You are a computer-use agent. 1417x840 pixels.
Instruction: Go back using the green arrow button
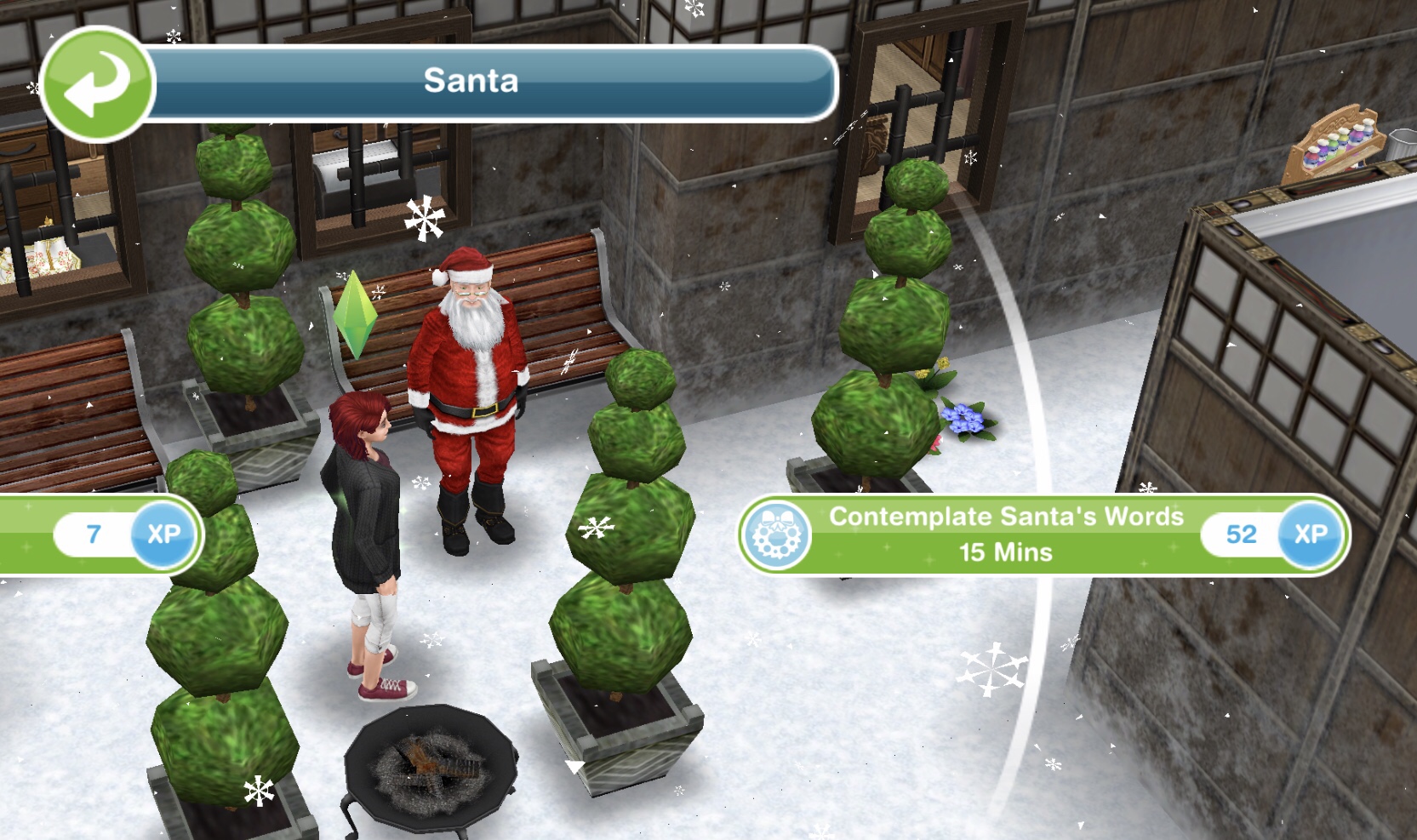tap(97, 84)
